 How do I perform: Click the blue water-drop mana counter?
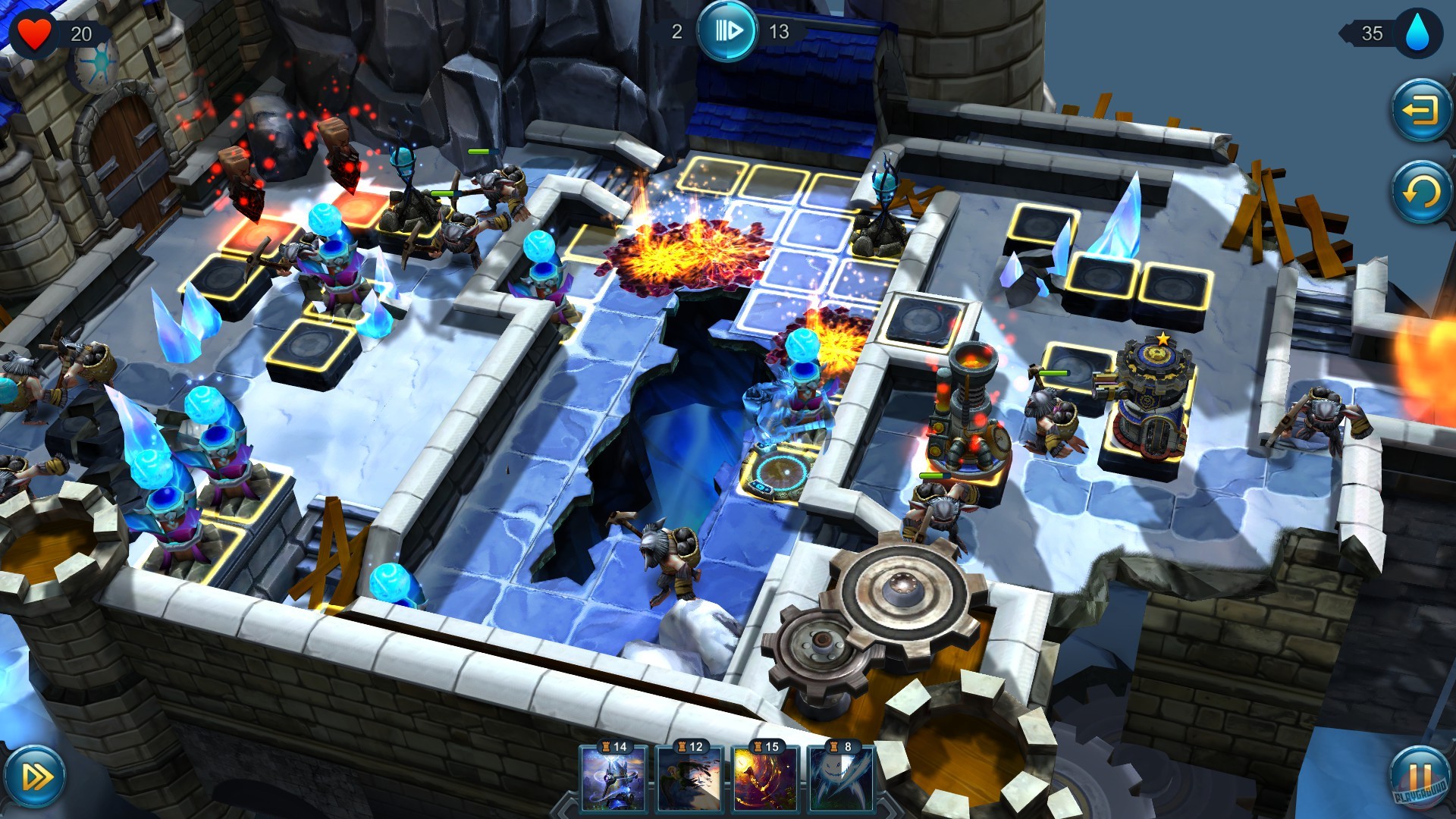(1420, 32)
